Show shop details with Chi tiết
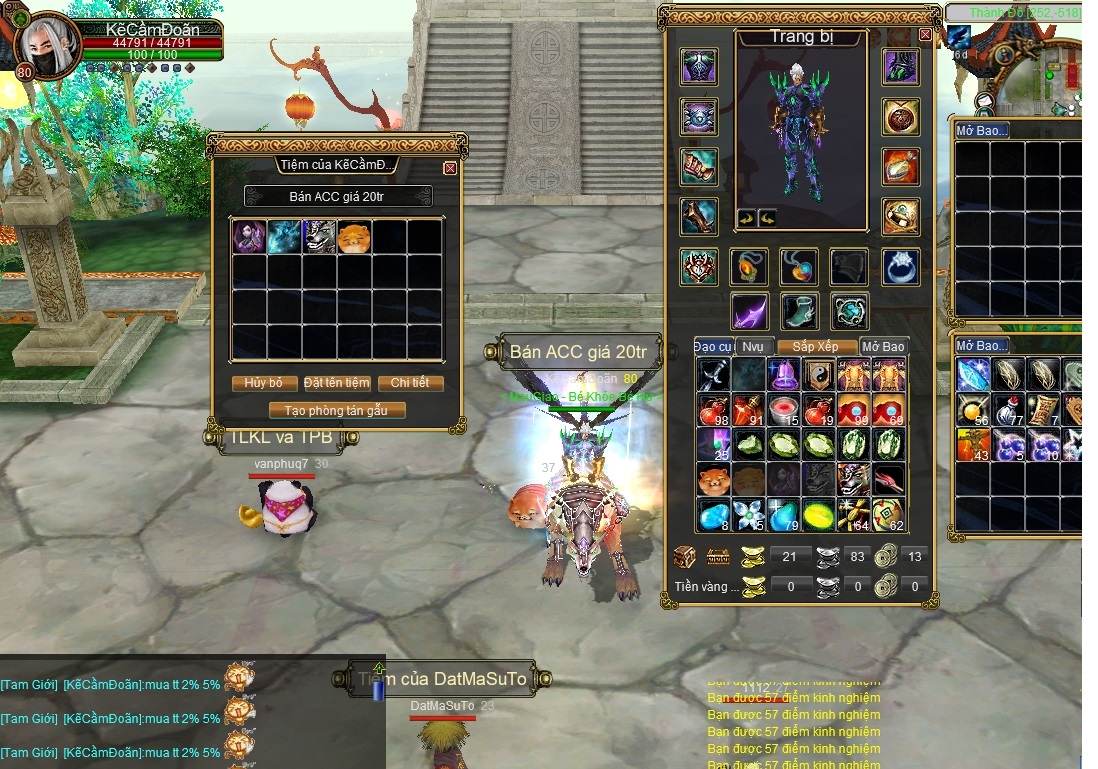Screen dimensions: 1098x769 pos(410,383)
